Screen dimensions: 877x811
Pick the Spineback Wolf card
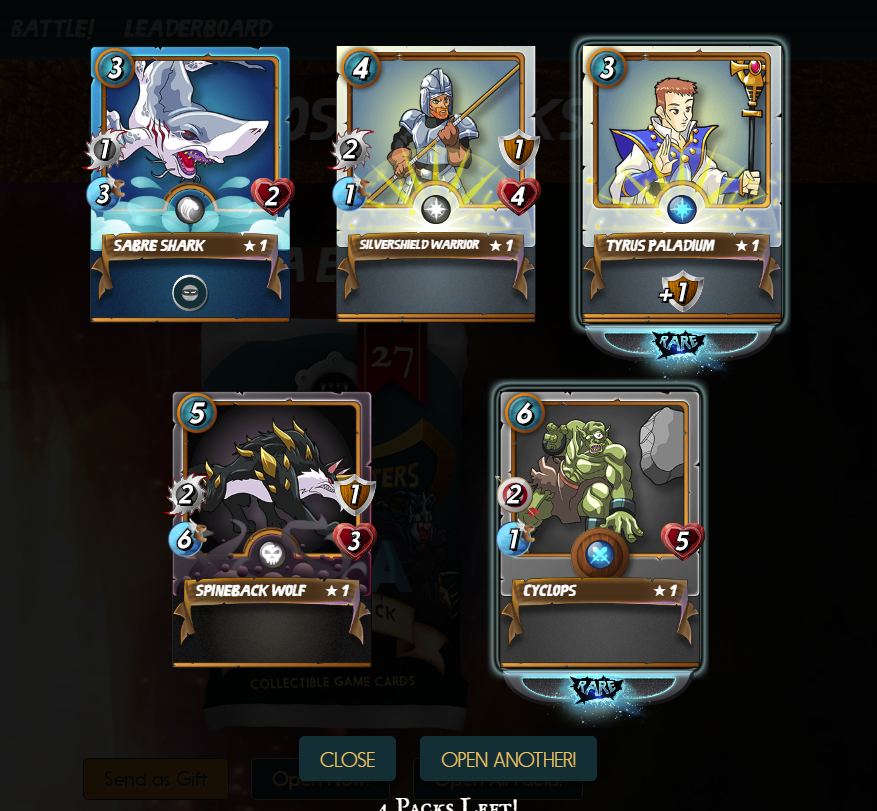click(272, 530)
